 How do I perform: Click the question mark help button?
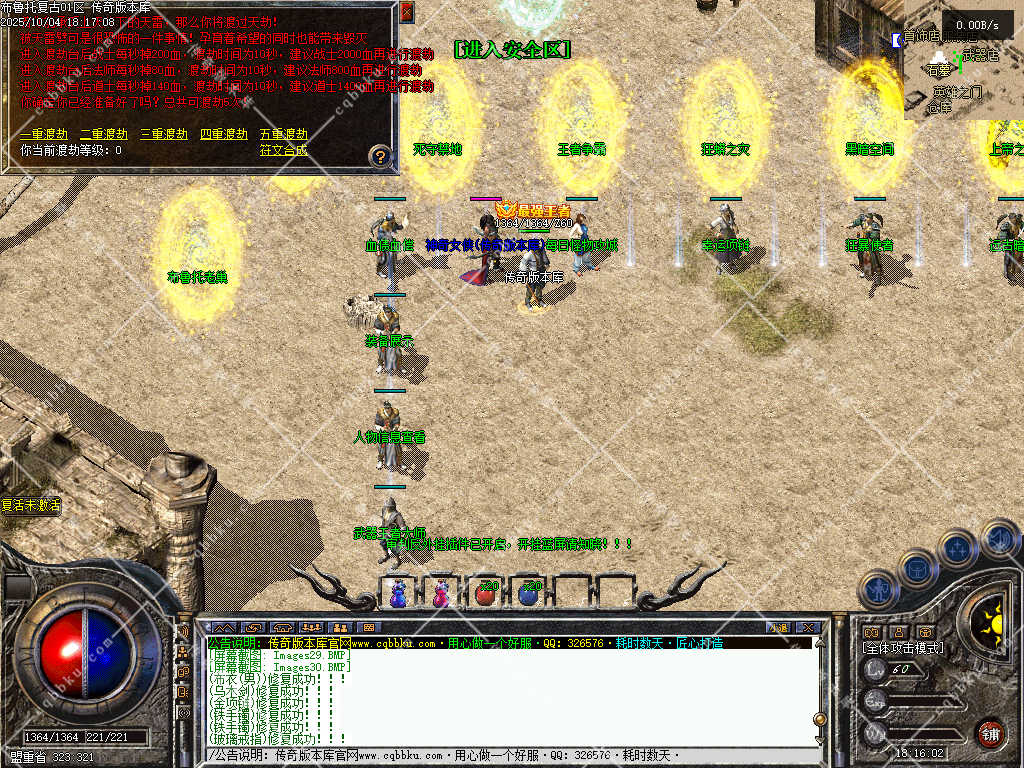pos(380,156)
